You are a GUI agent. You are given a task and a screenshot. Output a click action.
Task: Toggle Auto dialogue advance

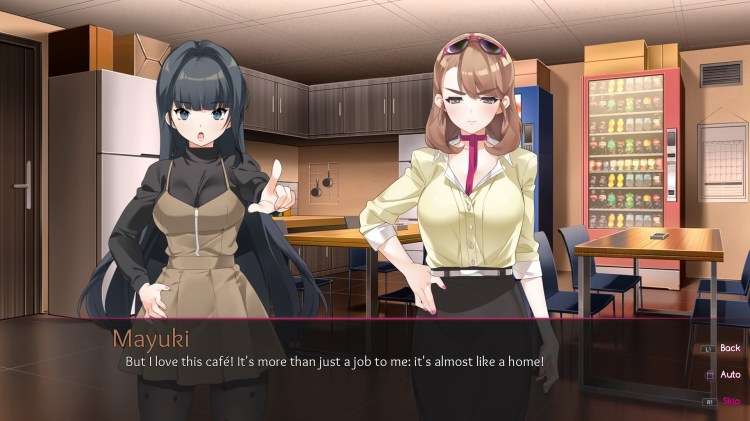[x=729, y=374]
